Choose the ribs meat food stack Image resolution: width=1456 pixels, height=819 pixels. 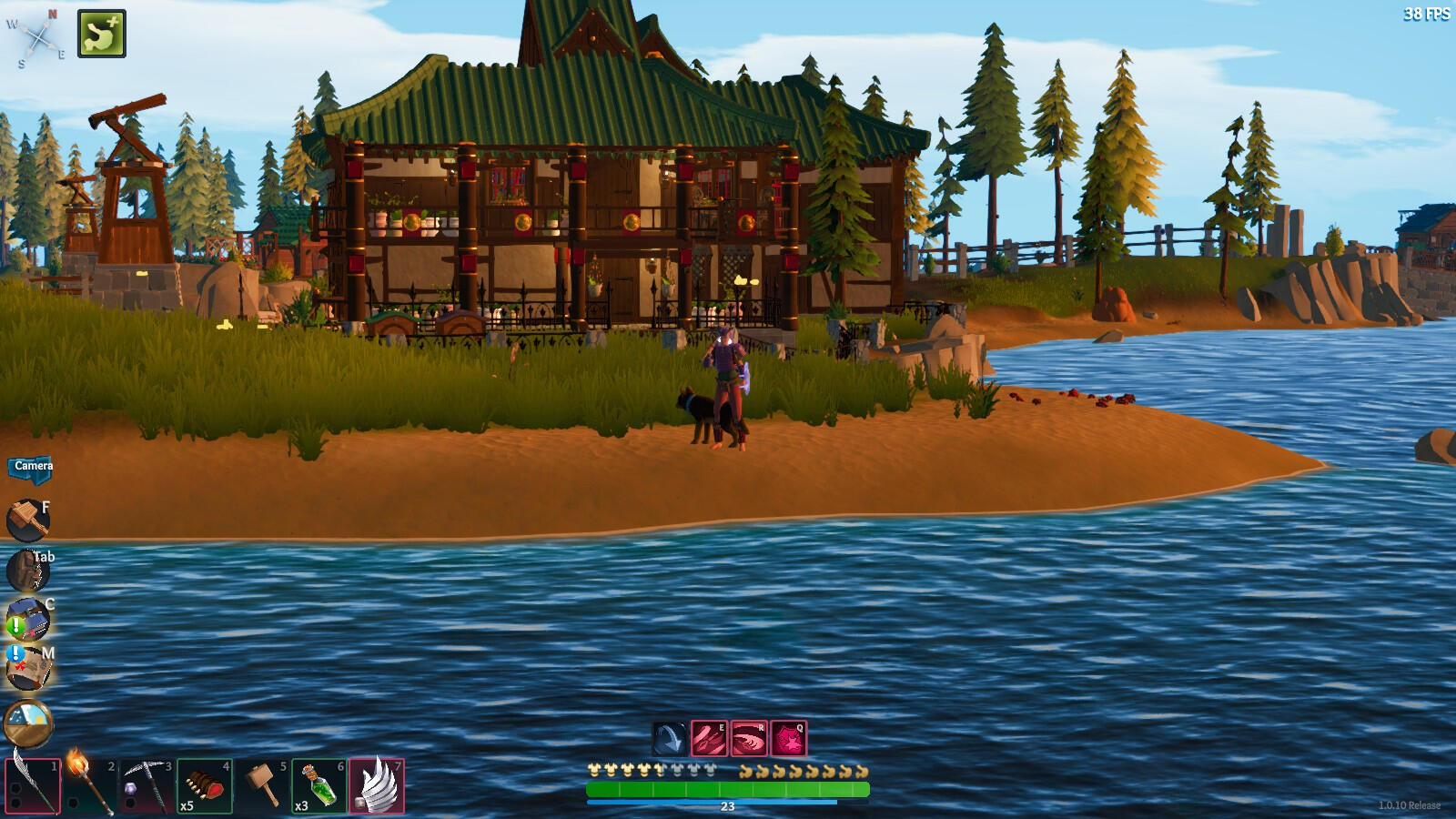tap(205, 785)
